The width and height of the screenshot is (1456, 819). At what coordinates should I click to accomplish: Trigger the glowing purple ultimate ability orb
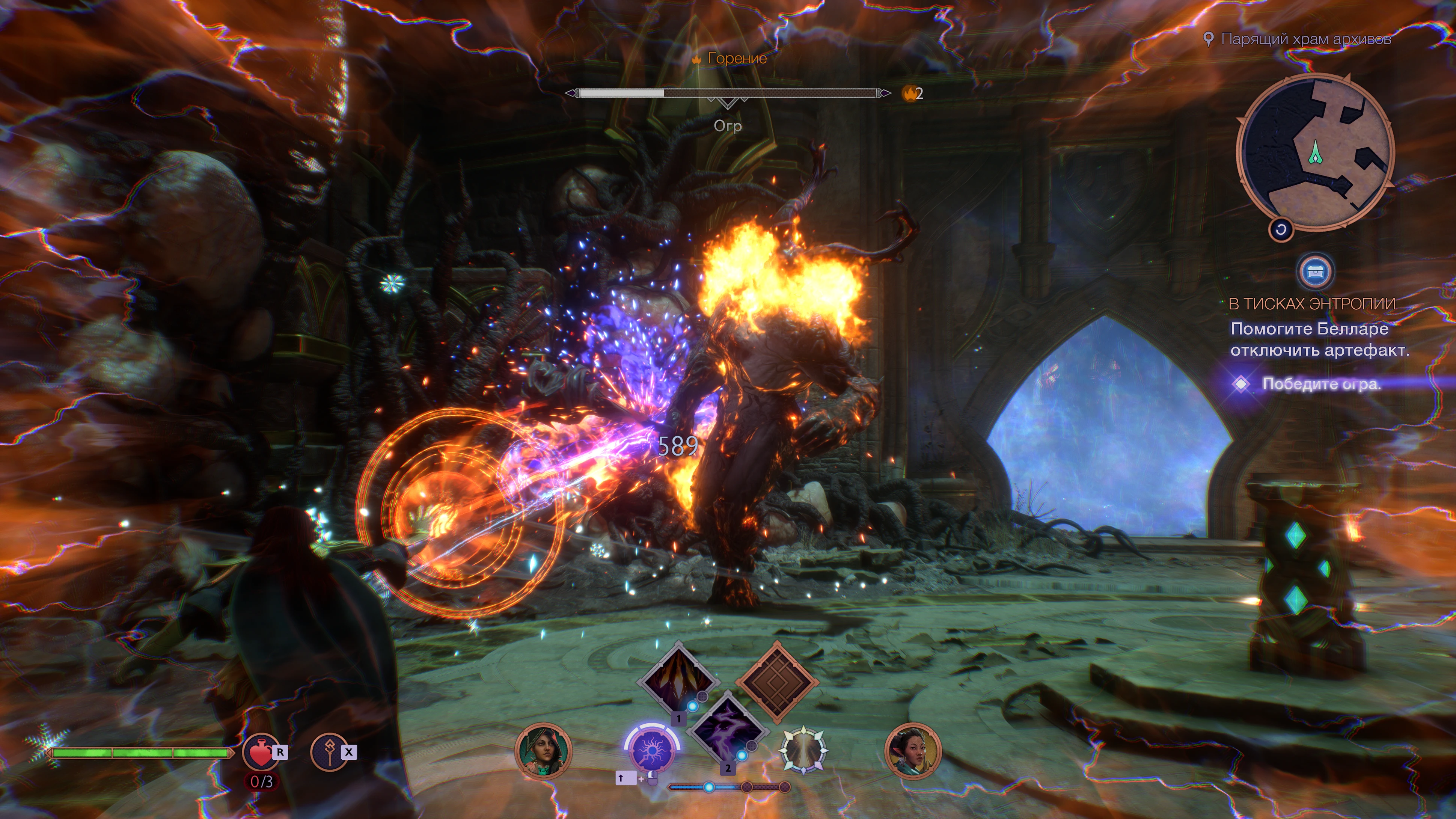click(652, 751)
